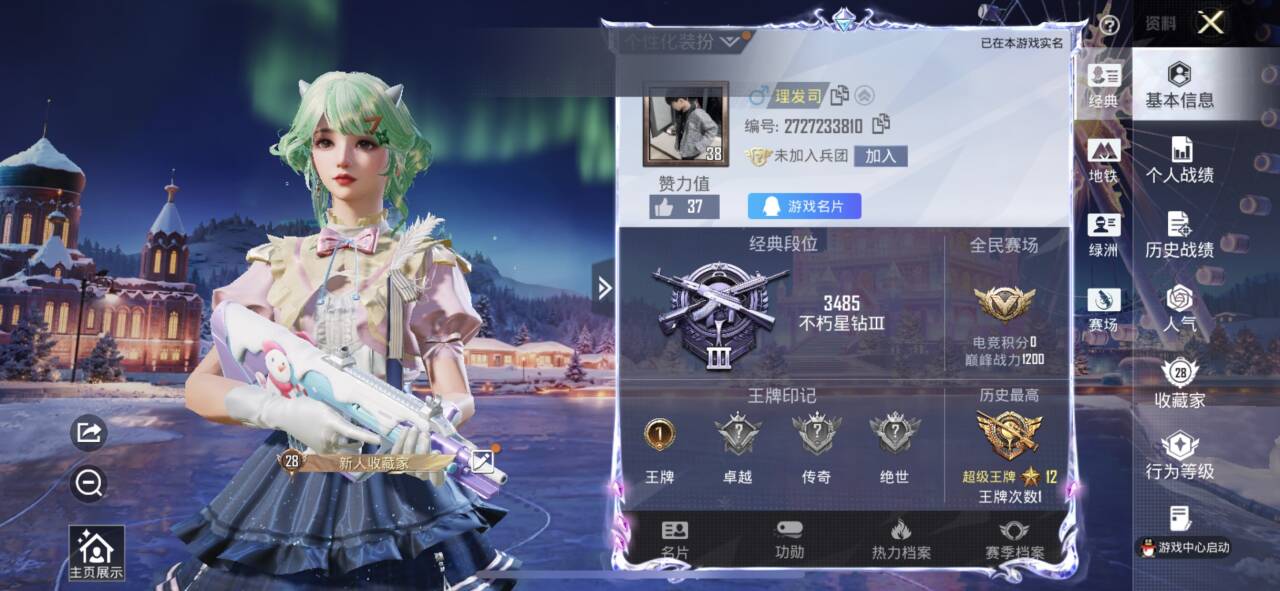The height and width of the screenshot is (591, 1280).
Task: Open the 收藏家 collector page
Action: tap(1180, 384)
